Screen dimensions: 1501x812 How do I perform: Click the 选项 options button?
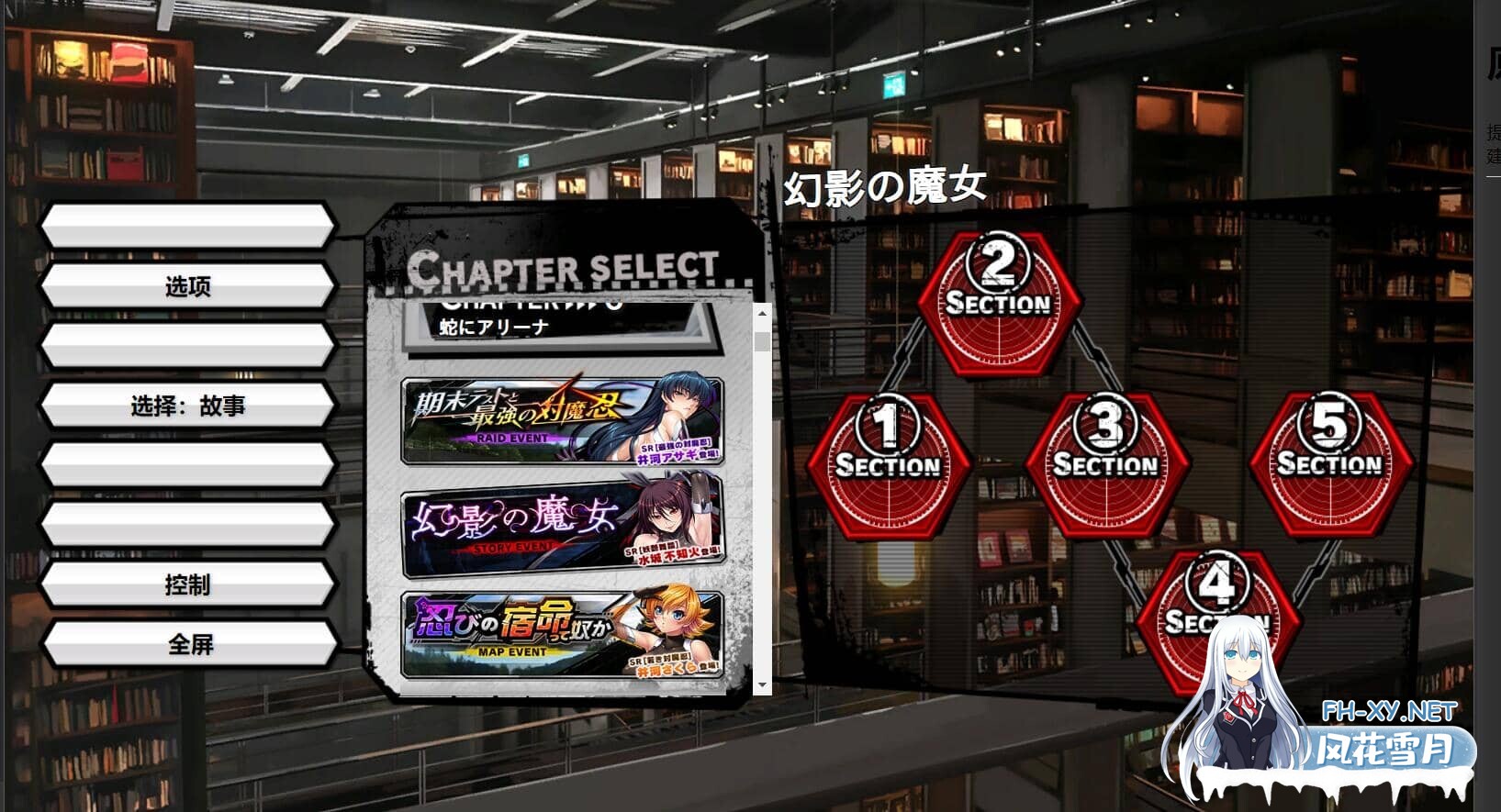click(x=188, y=285)
